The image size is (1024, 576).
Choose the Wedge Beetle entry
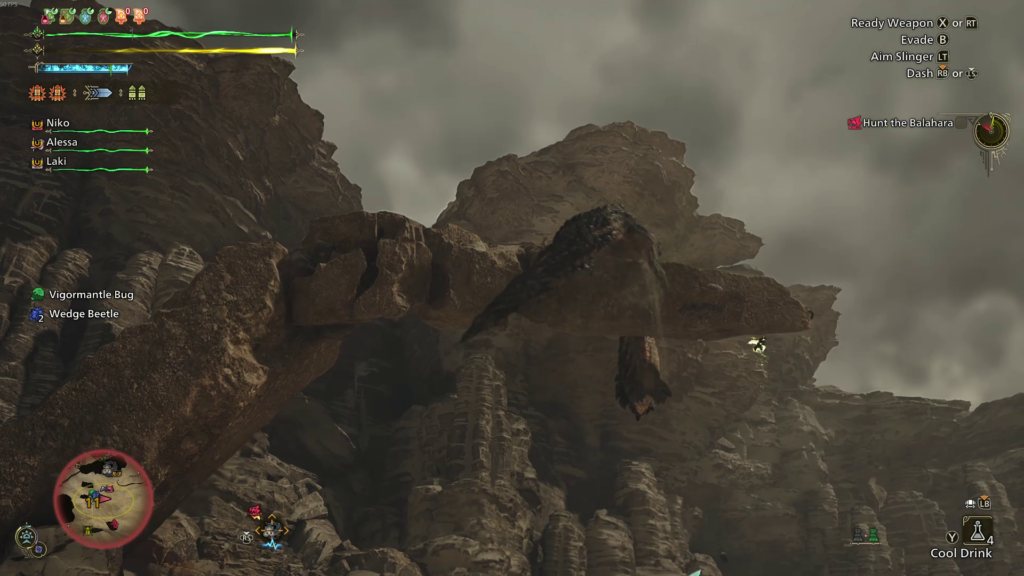point(83,314)
